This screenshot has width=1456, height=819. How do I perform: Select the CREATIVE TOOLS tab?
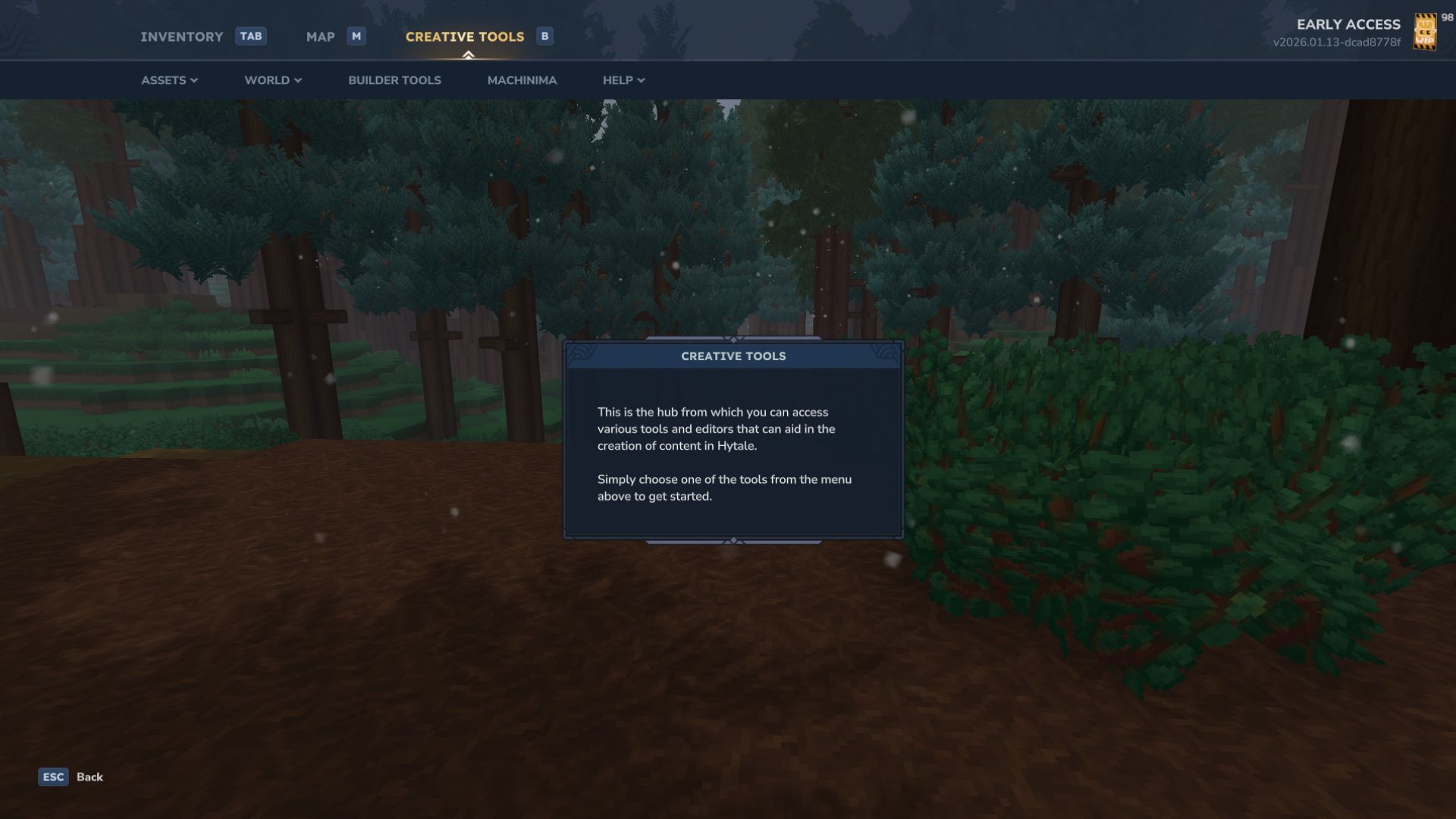pos(465,36)
